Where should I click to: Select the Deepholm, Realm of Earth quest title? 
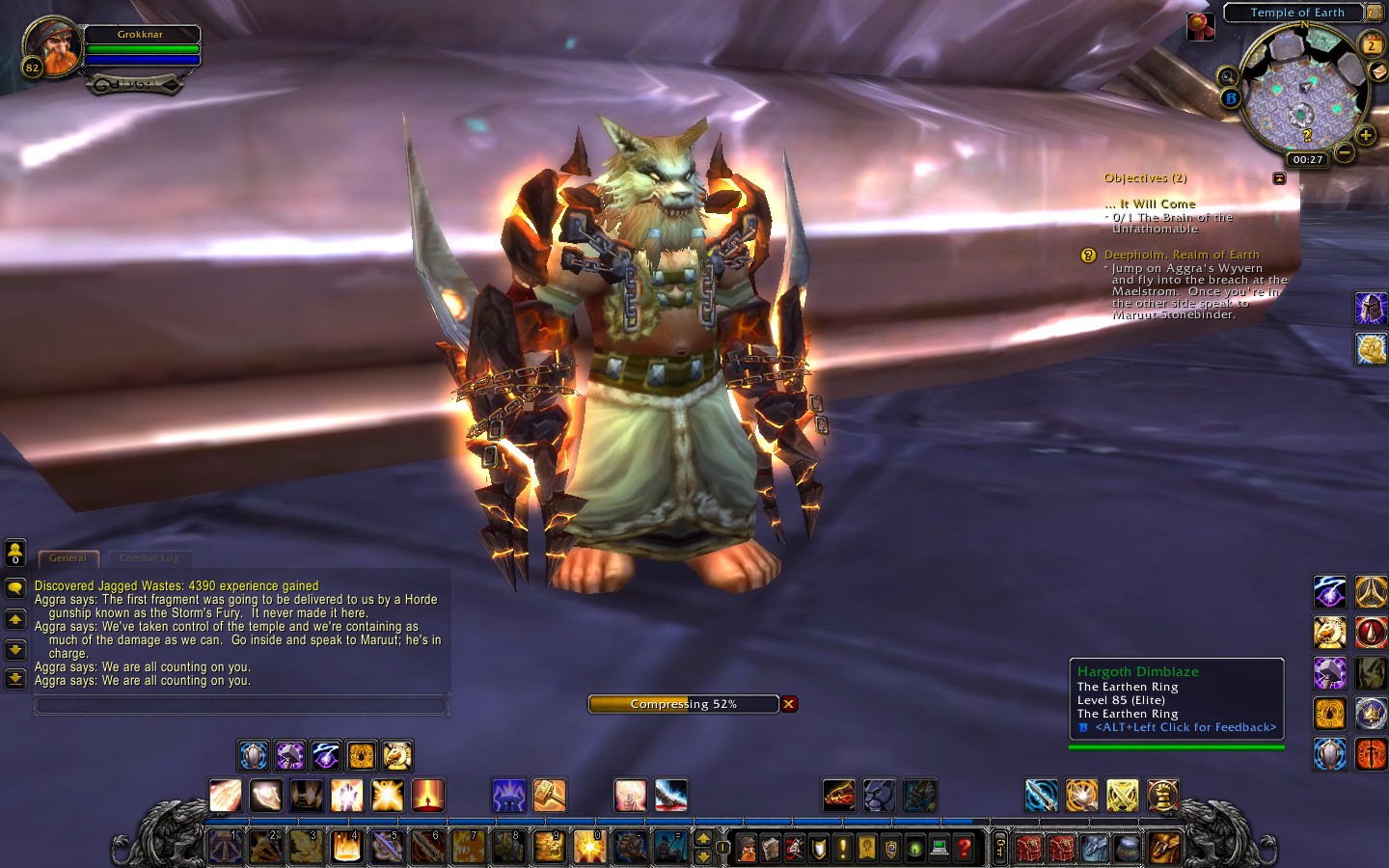coord(1181,255)
